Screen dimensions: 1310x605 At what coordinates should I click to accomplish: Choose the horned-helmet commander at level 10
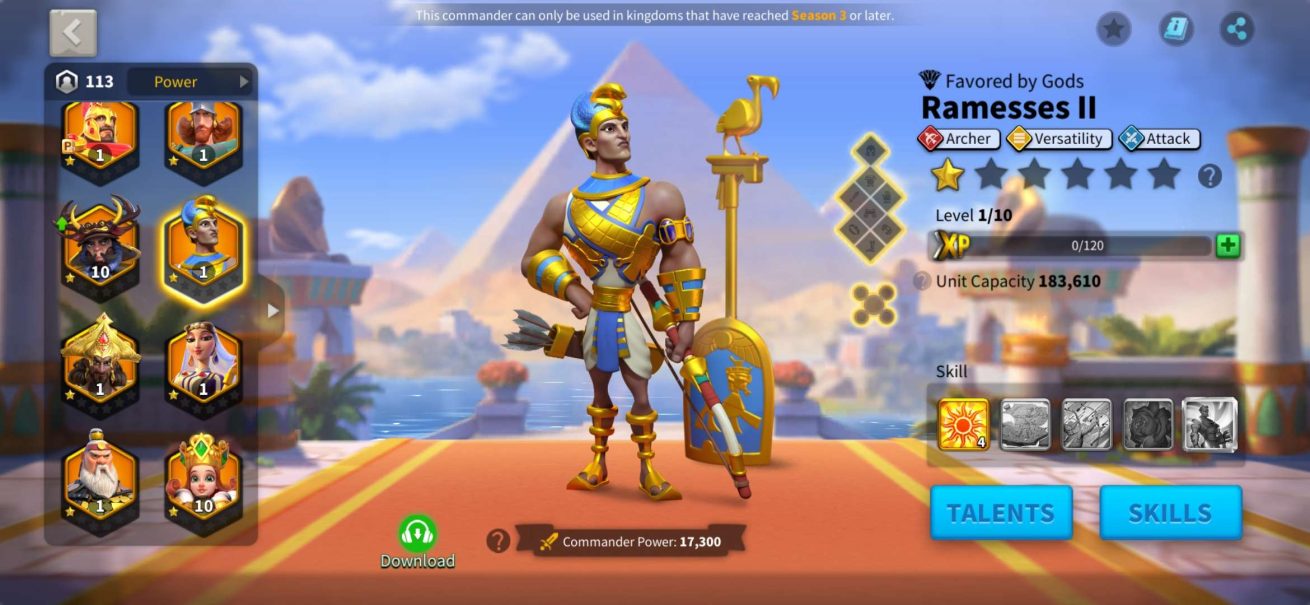100,244
